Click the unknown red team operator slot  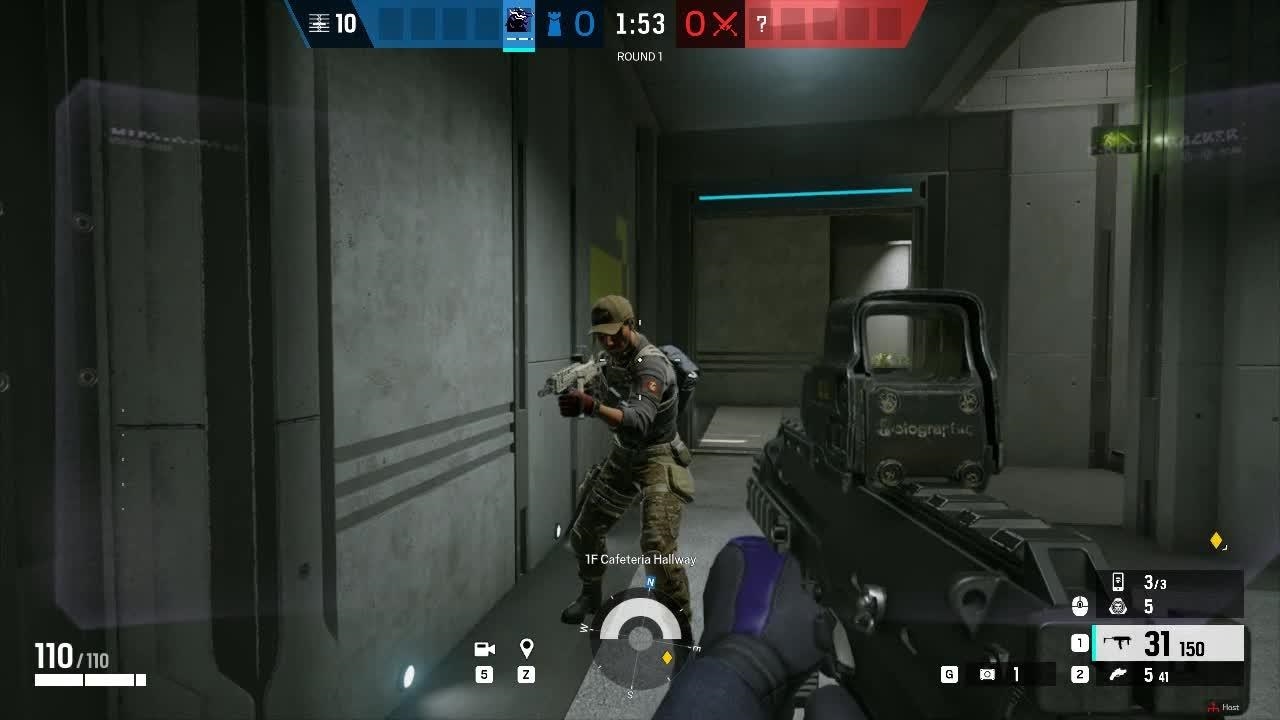click(762, 23)
